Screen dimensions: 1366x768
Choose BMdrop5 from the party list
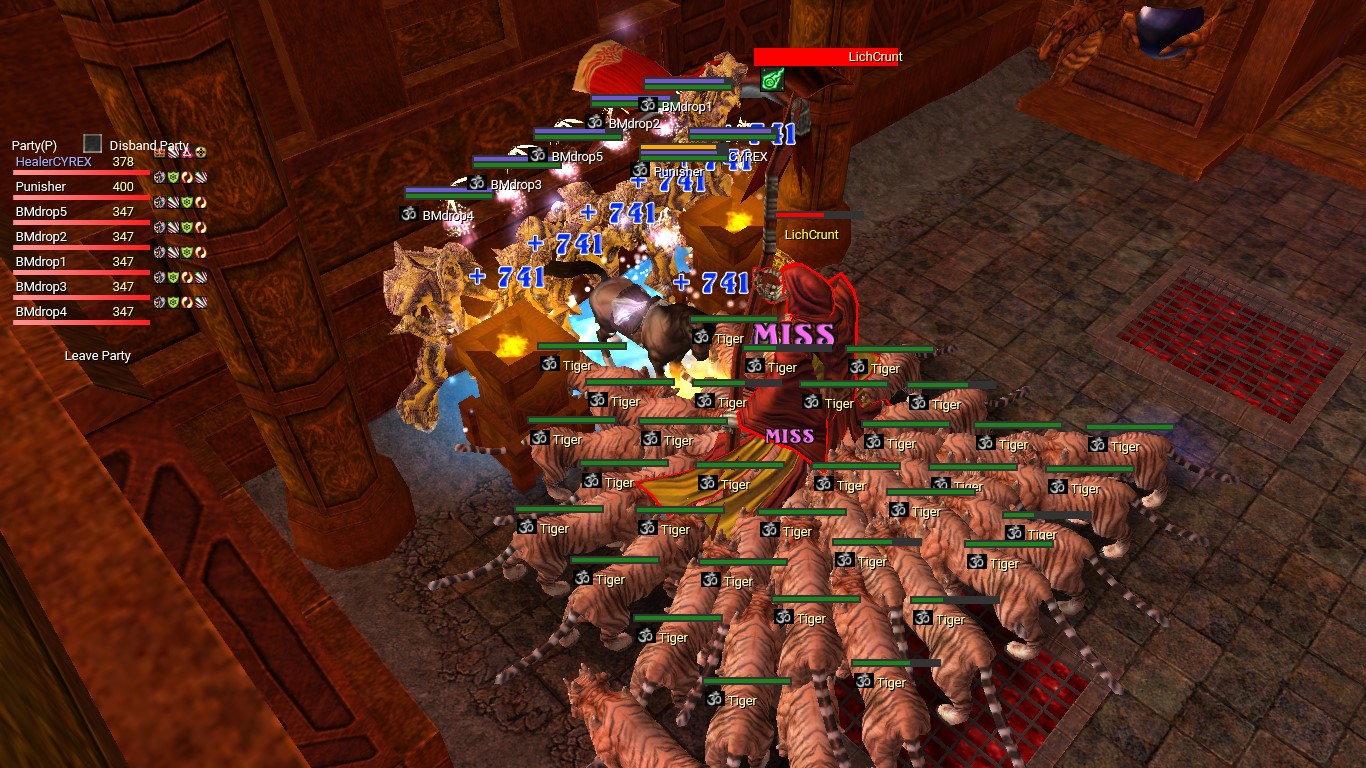(x=41, y=212)
